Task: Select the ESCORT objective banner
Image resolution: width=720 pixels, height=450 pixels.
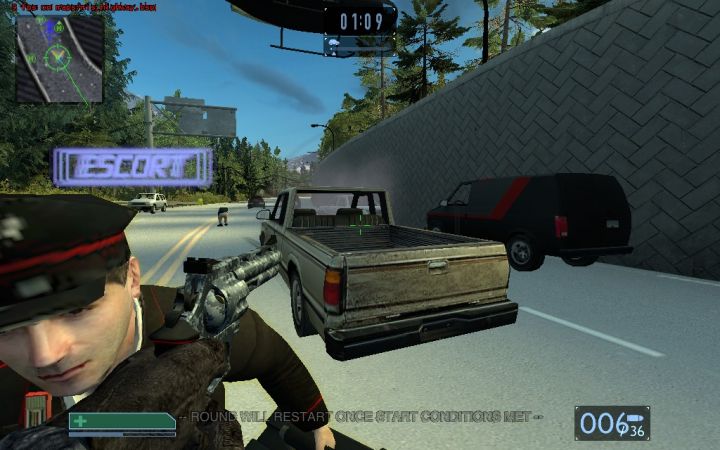Action: click(132, 168)
